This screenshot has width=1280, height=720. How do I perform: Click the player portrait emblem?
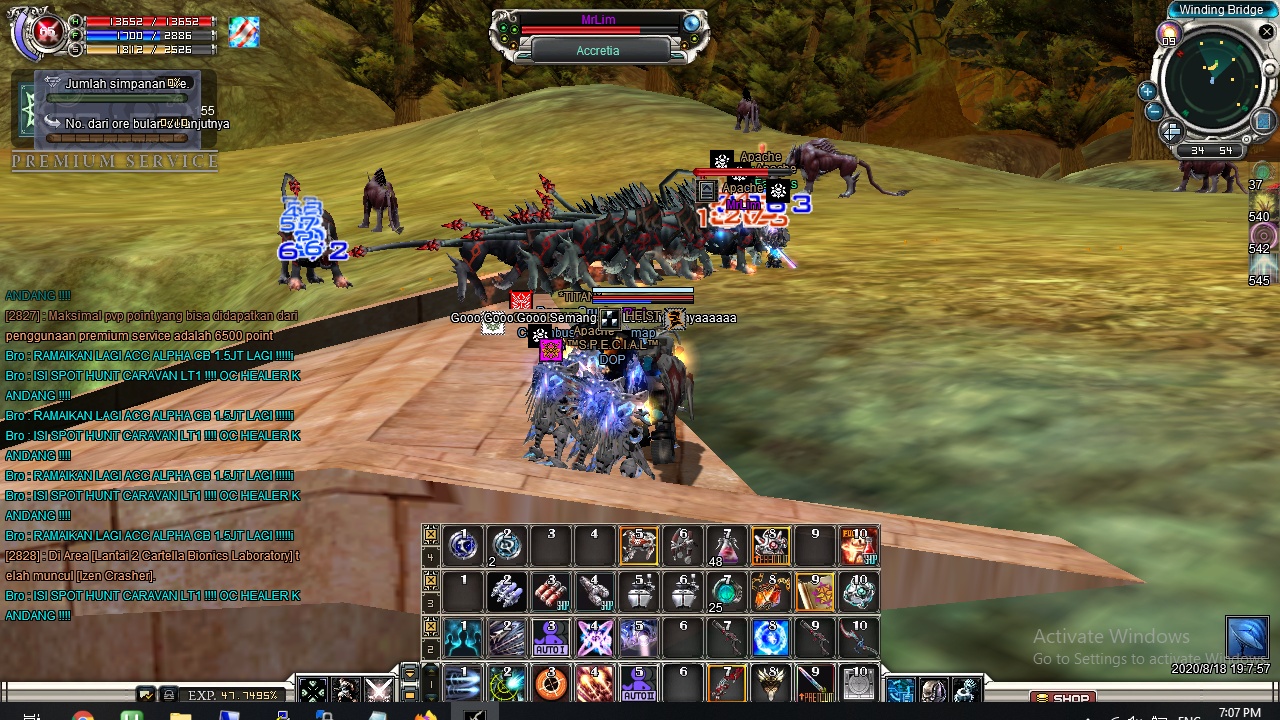pos(46,33)
